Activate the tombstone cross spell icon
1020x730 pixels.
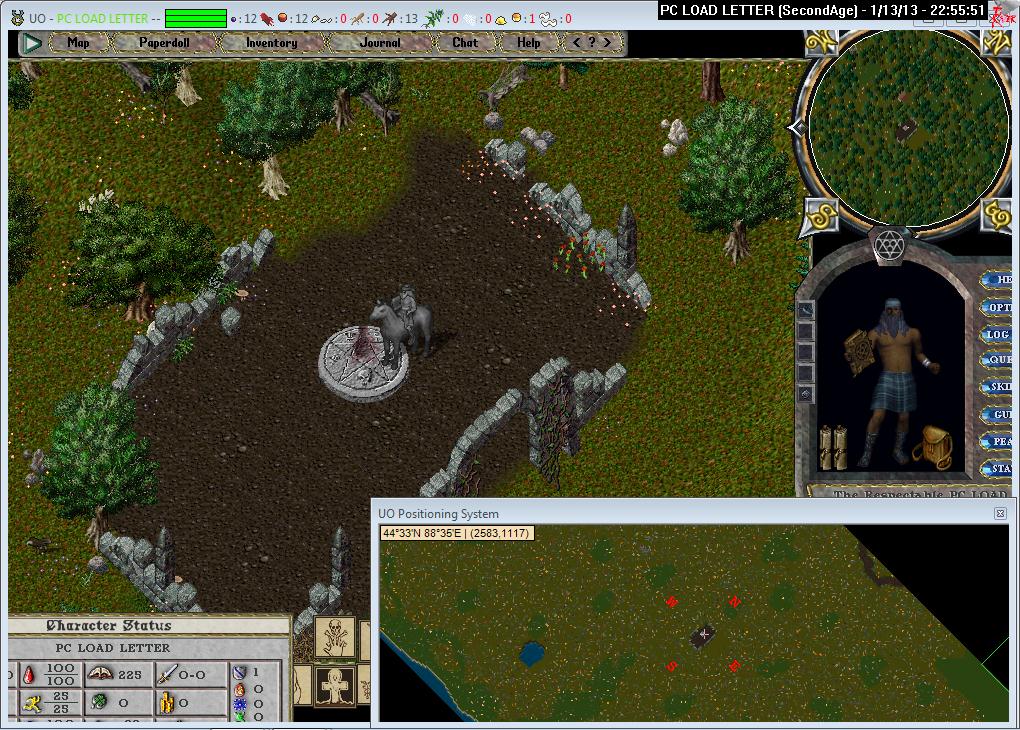(335, 687)
